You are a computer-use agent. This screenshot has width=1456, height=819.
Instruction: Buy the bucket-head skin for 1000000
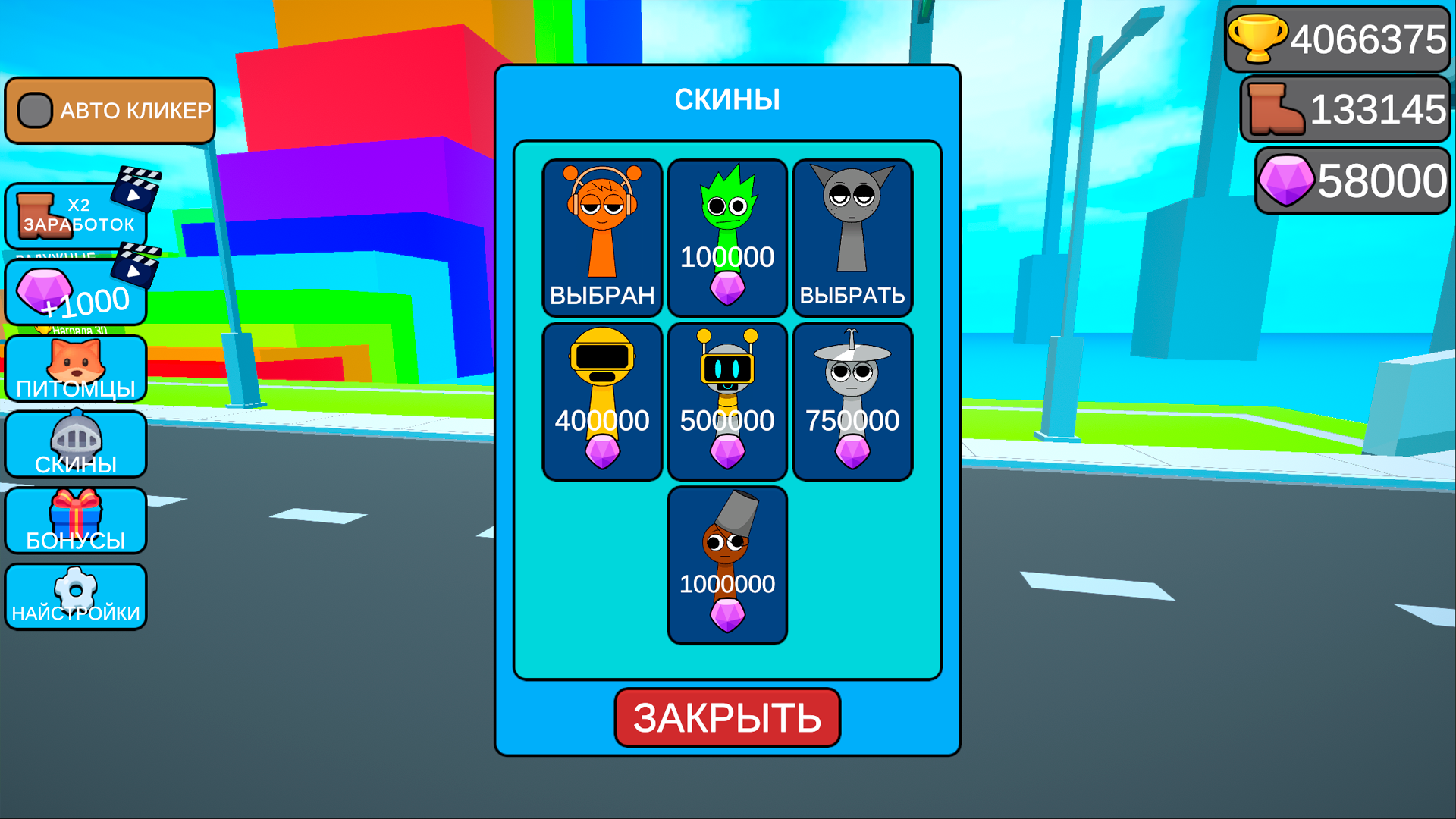click(x=727, y=563)
